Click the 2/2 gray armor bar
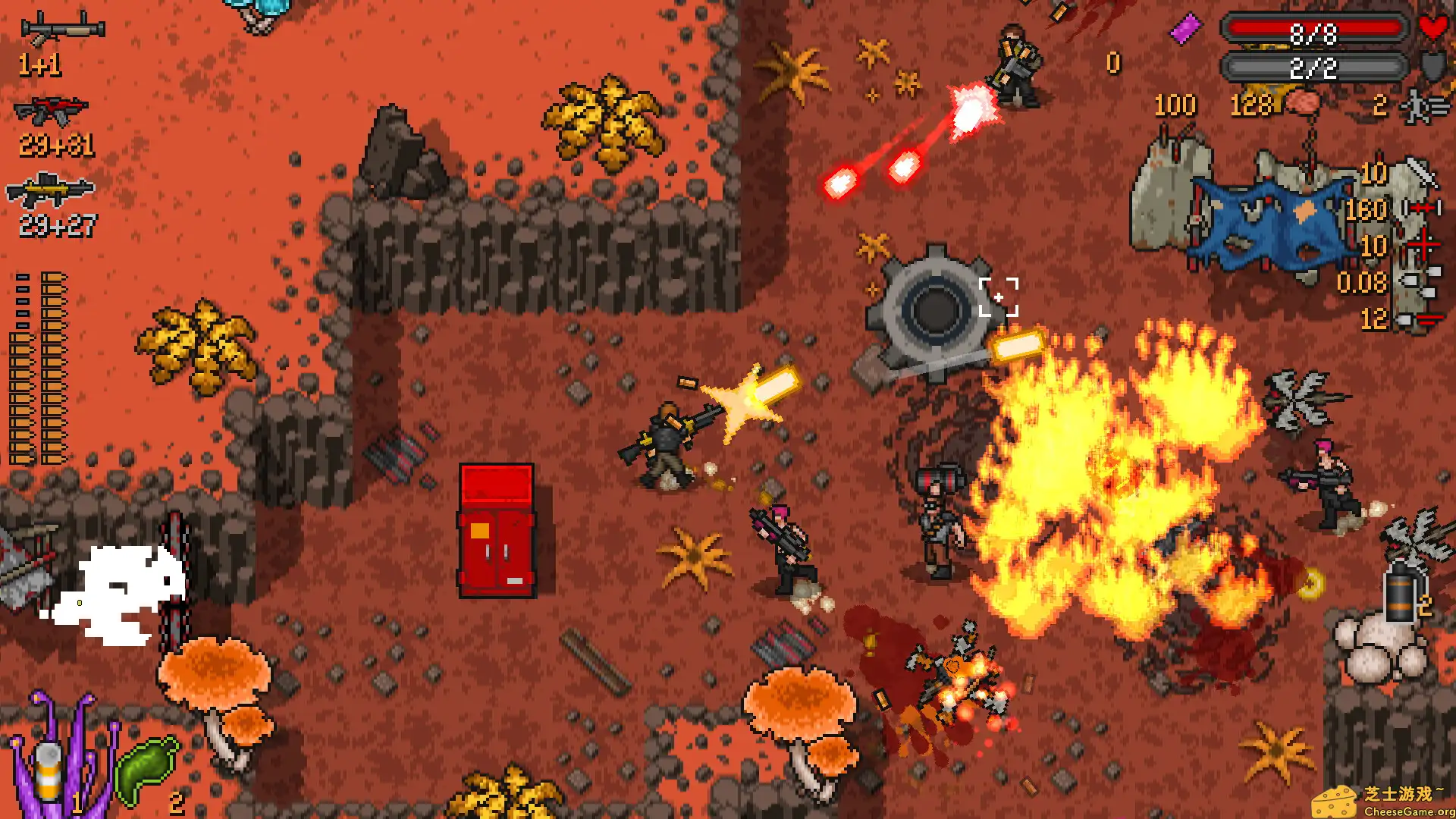The width and height of the screenshot is (1456, 819). pos(1314,67)
